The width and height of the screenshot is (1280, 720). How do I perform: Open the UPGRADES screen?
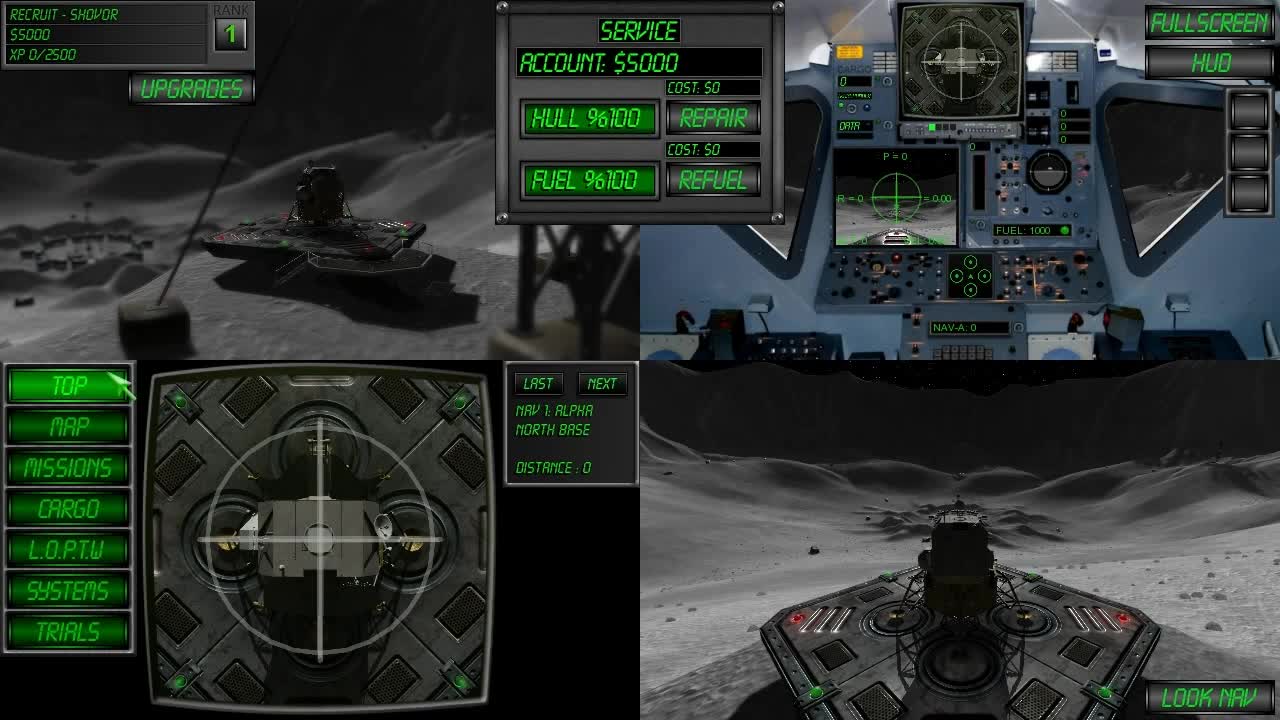[192, 88]
